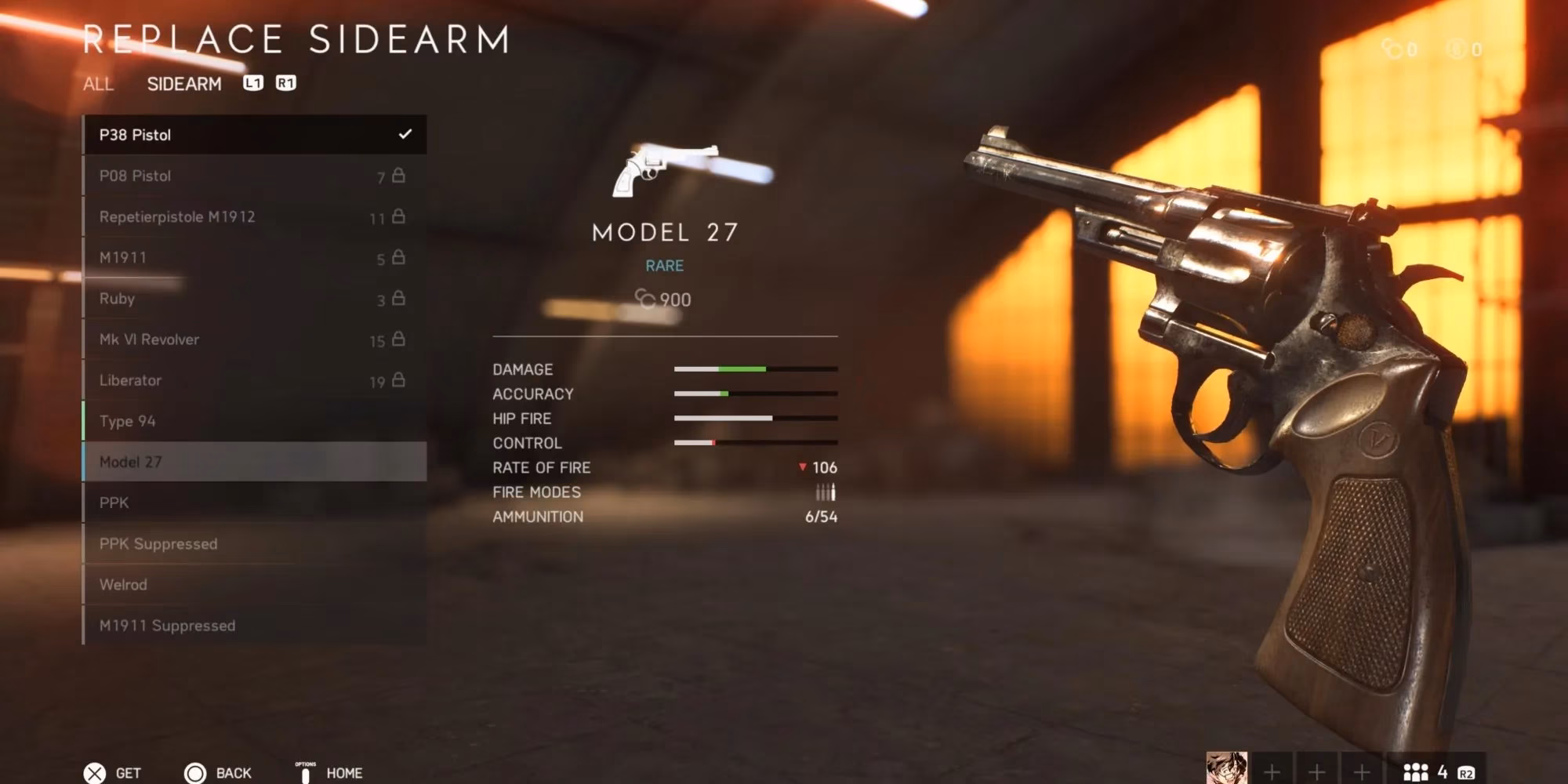Click the lock icon beside Mk VI Revolver
This screenshot has height=784, width=1568.
click(x=400, y=339)
